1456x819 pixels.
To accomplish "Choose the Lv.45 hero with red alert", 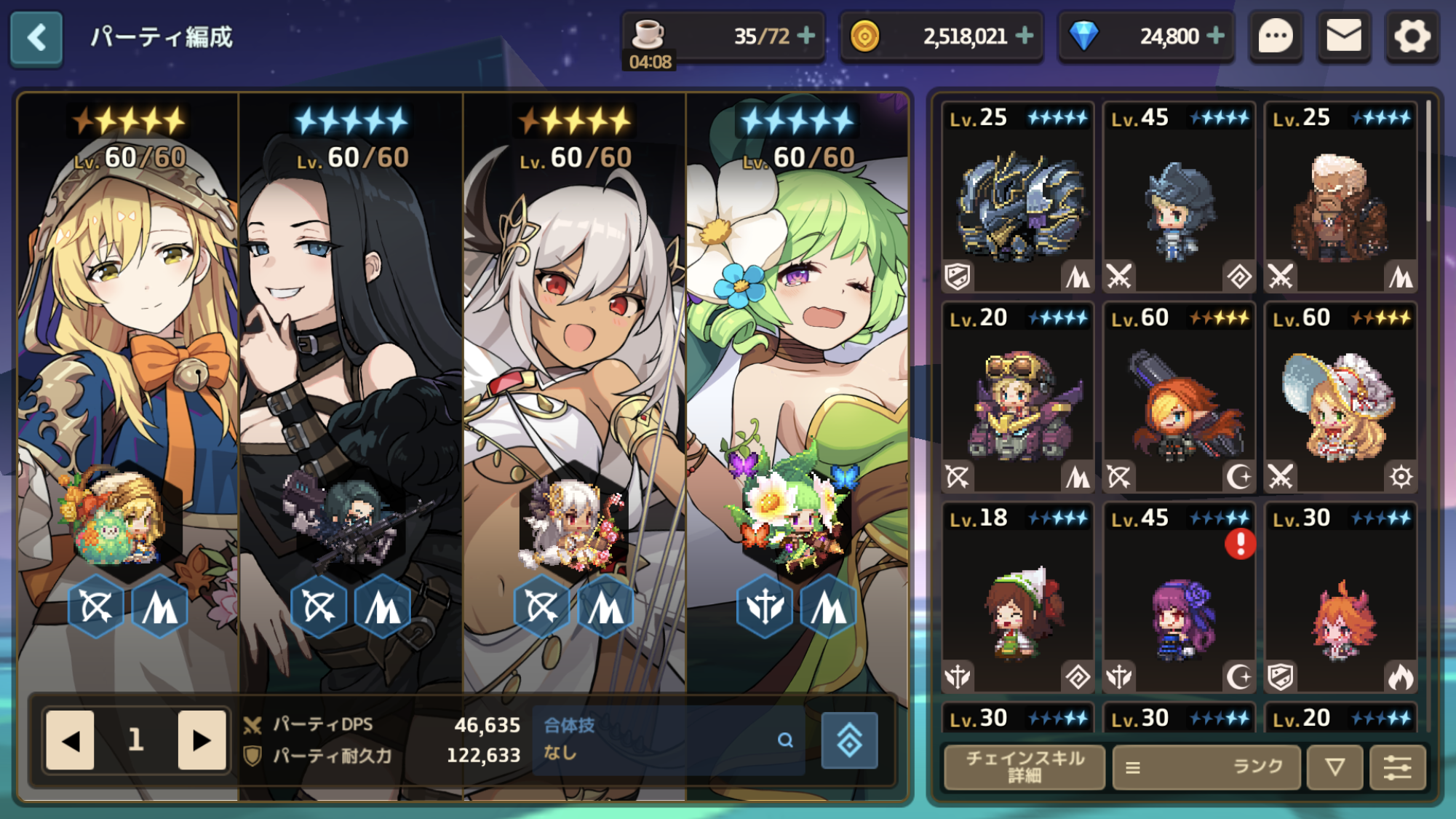I will (x=1179, y=598).
